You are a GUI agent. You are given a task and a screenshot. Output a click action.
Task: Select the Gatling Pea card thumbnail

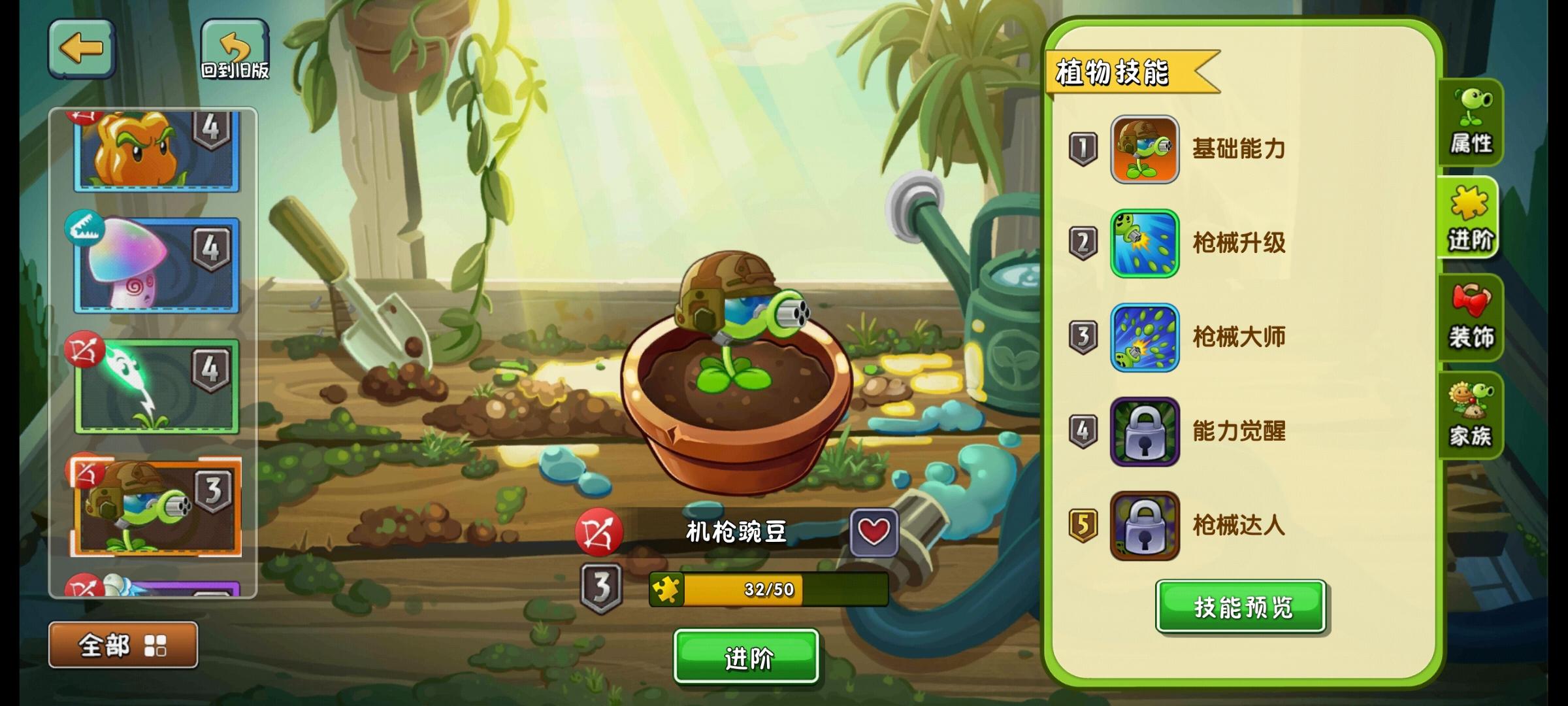157,507
